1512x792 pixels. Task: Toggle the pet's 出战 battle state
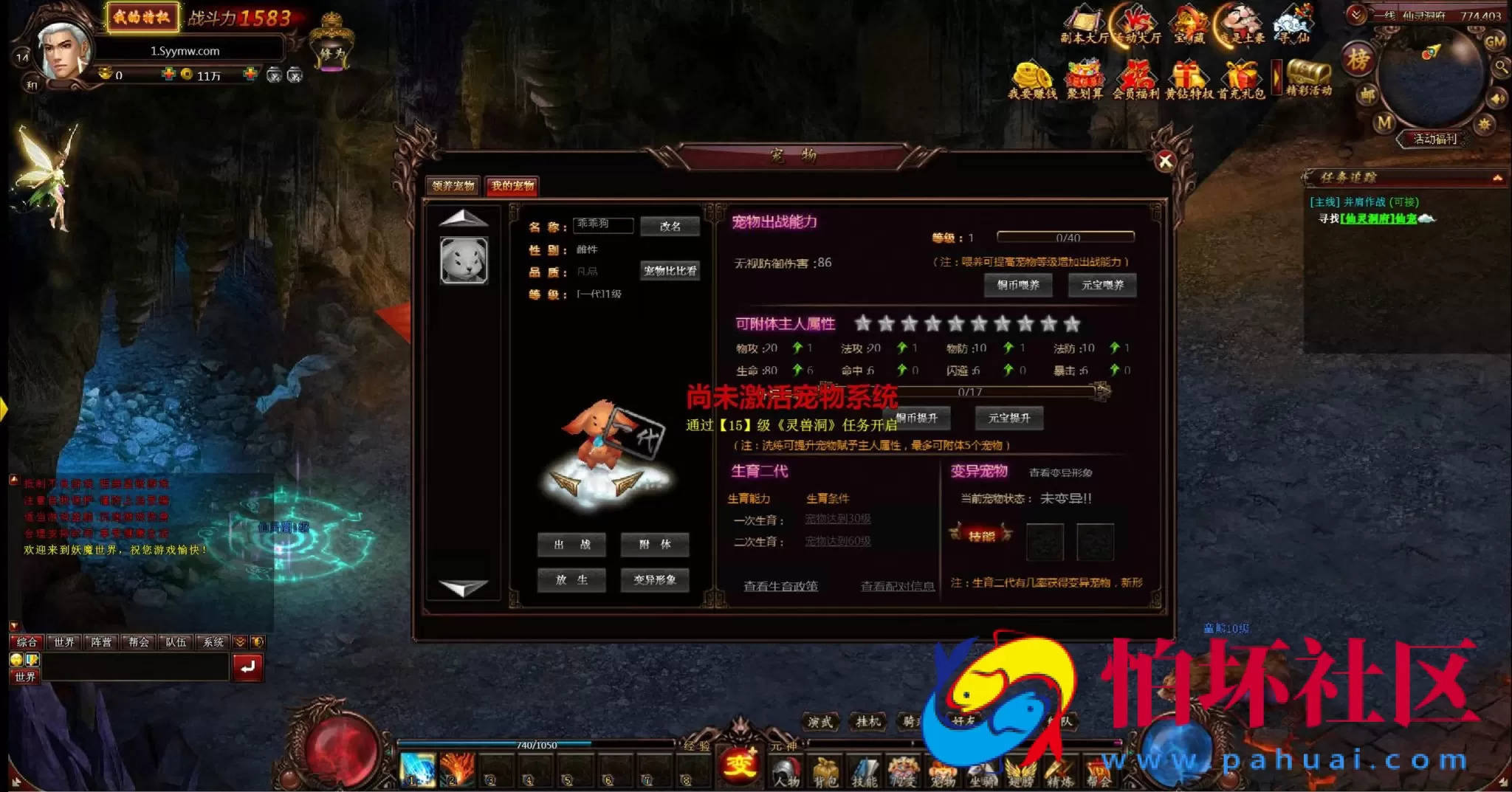click(572, 545)
